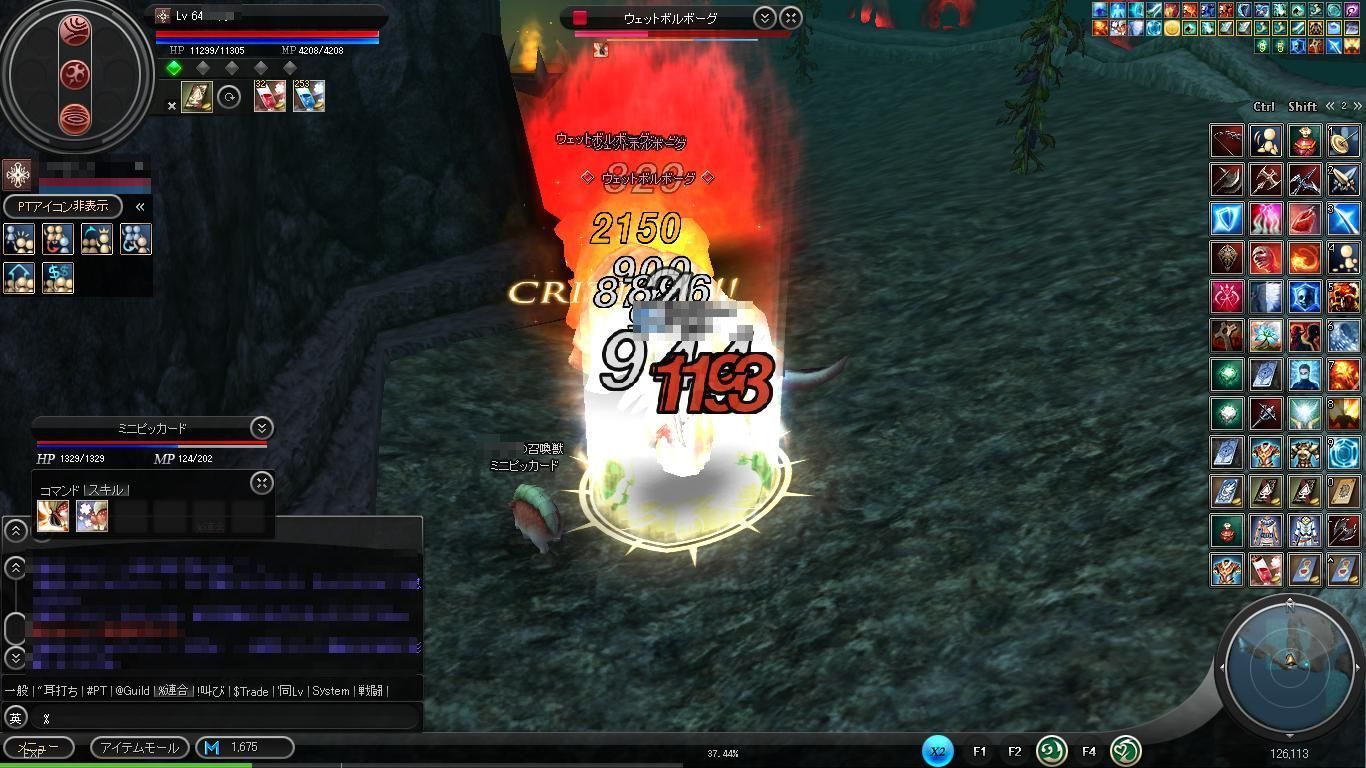
Task: Collapse the ミニピッカード pet panel arrow
Action: 261,428
